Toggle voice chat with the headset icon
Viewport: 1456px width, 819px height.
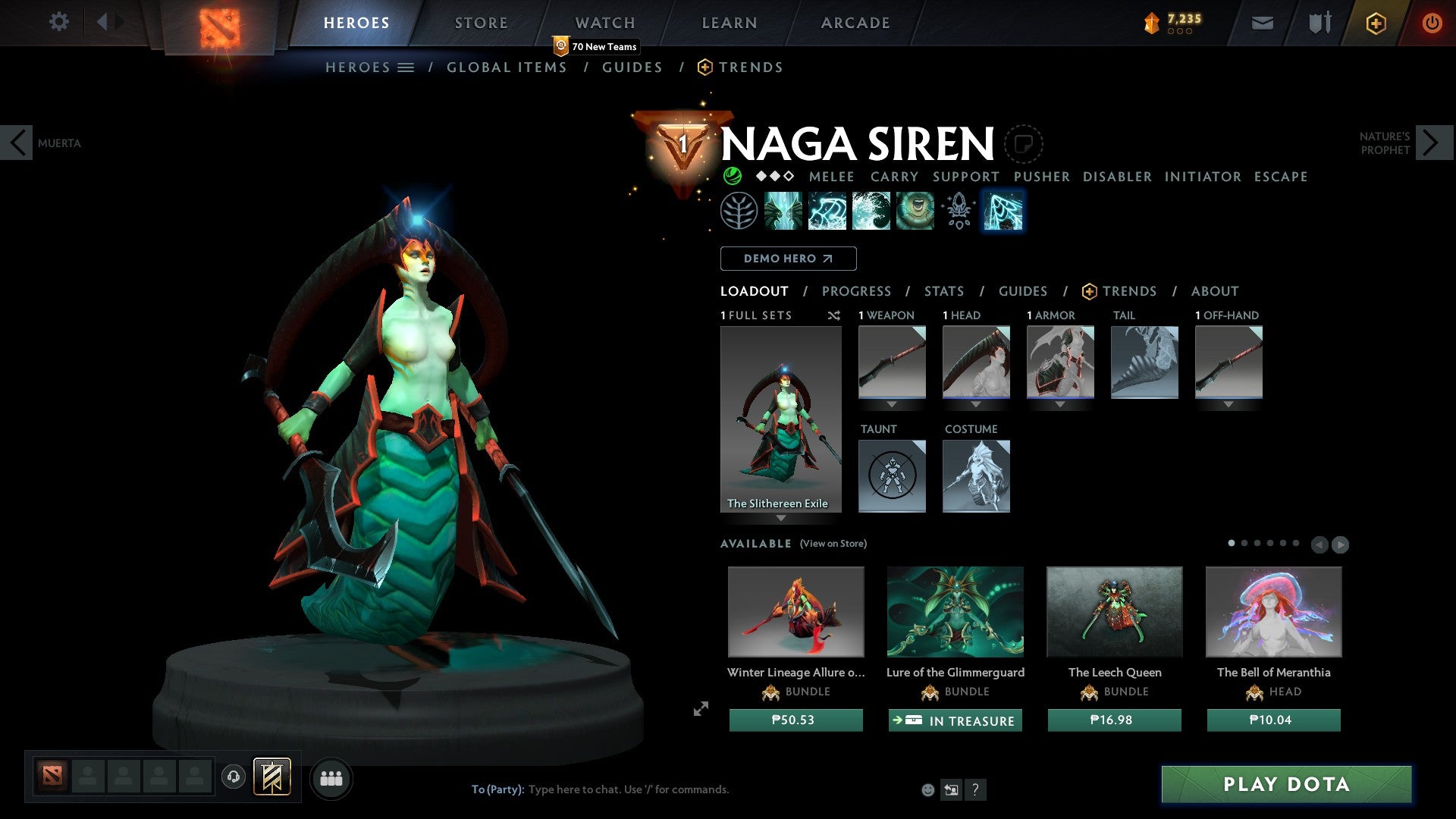[234, 778]
